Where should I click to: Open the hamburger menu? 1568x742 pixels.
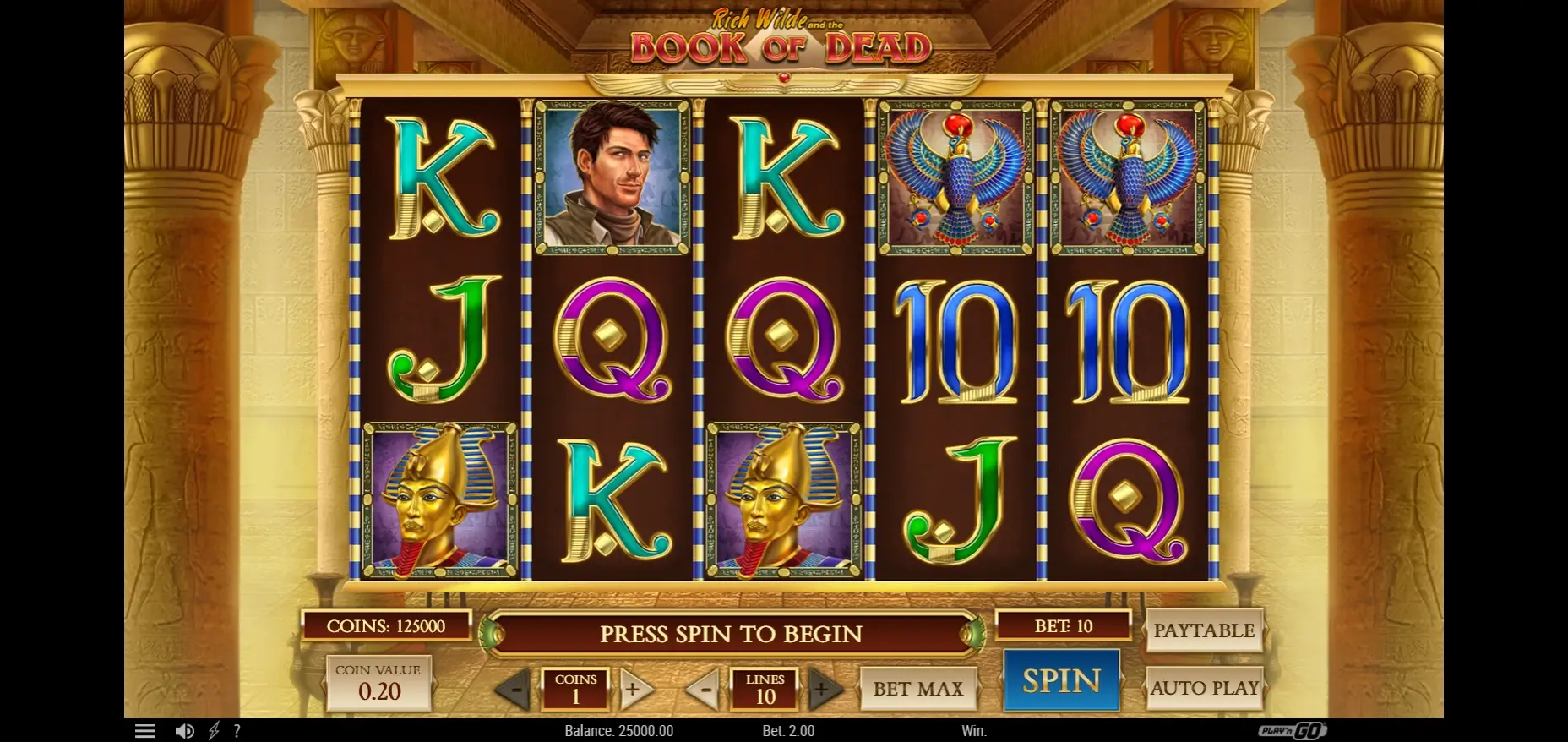click(145, 731)
